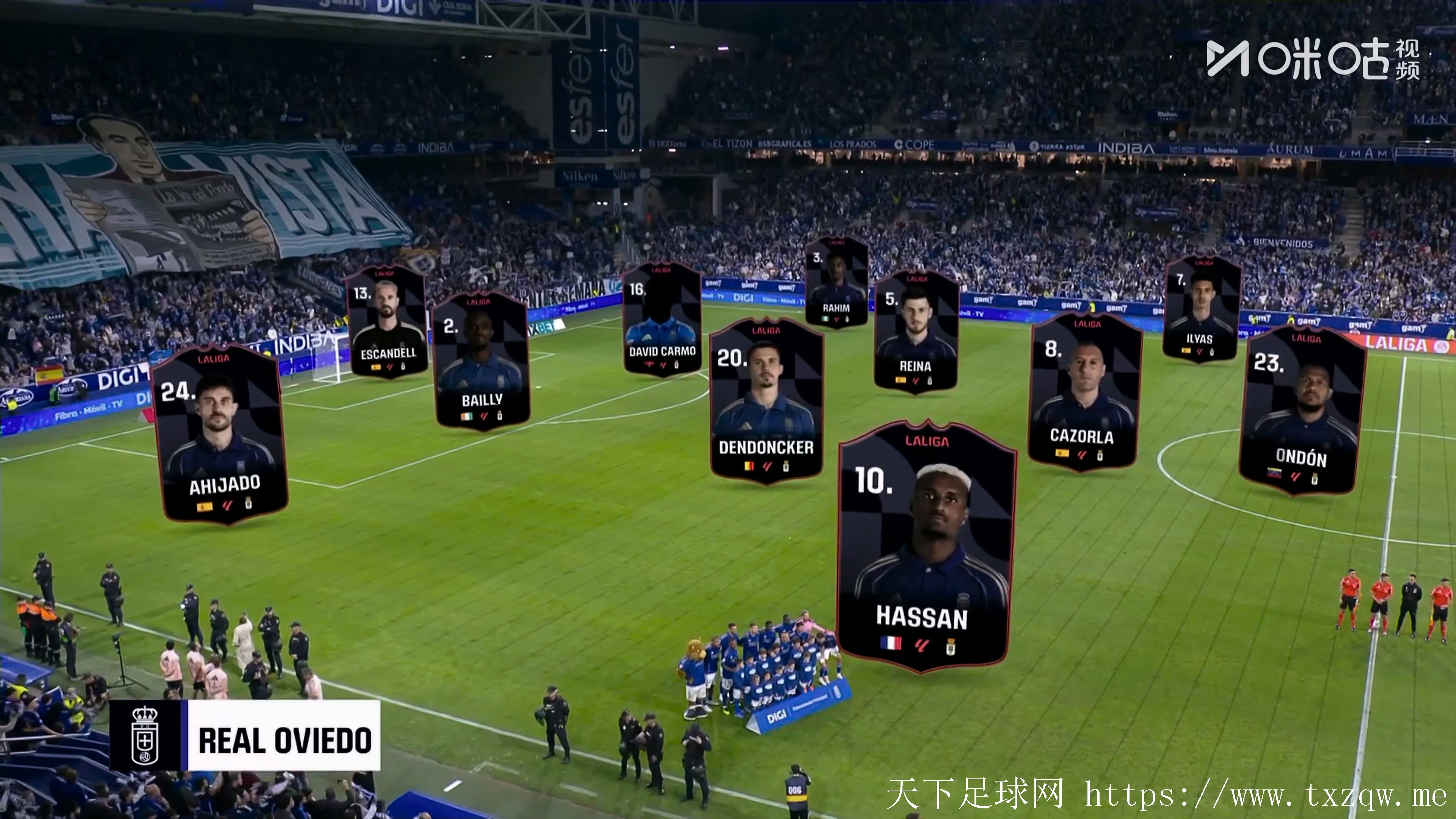Click the Real Oviedo team banner
The height and width of the screenshot is (819, 1456).
(245, 735)
